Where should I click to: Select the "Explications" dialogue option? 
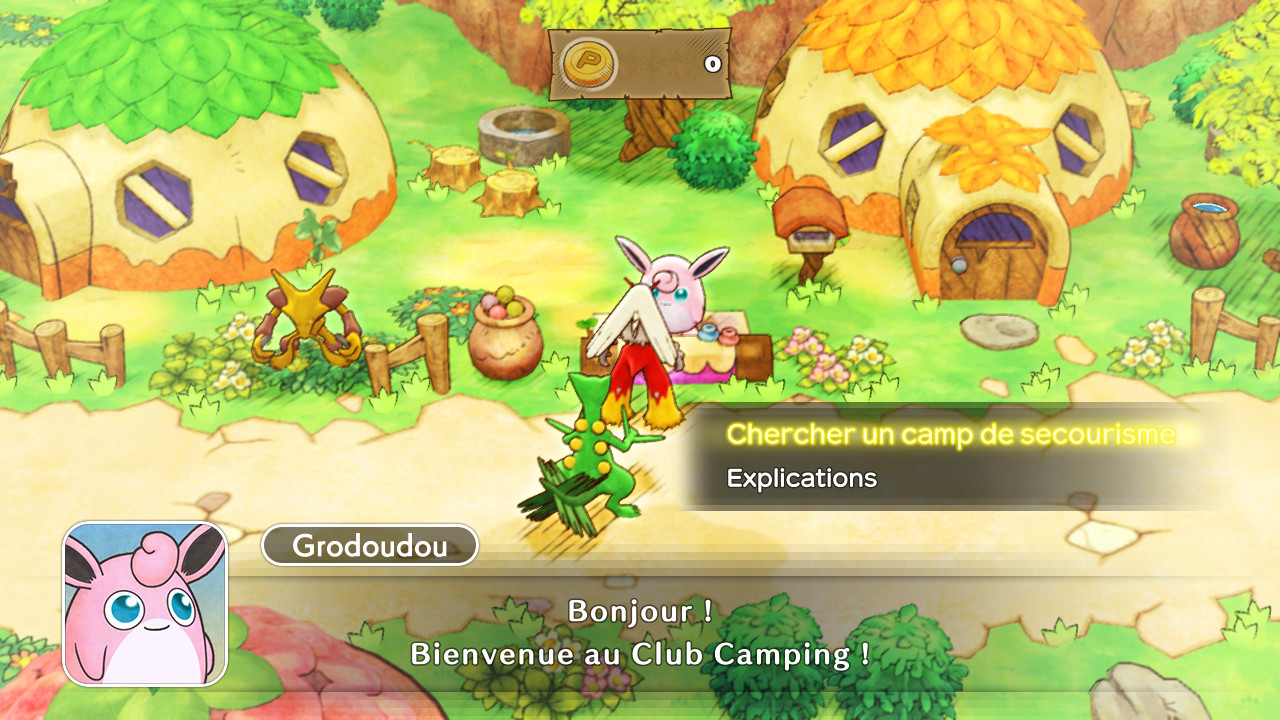tap(802, 479)
